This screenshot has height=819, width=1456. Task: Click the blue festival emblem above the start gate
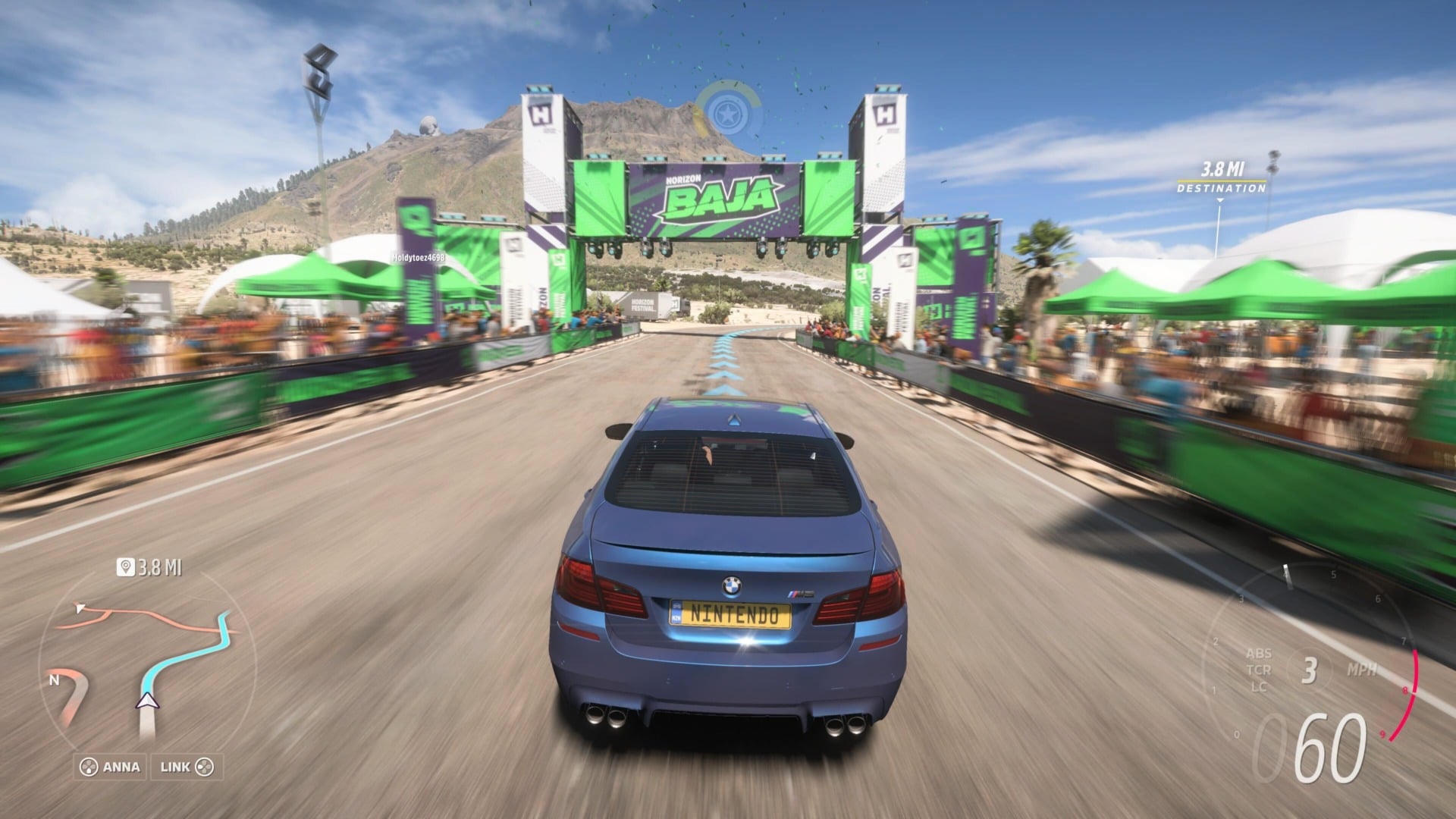coord(730,111)
